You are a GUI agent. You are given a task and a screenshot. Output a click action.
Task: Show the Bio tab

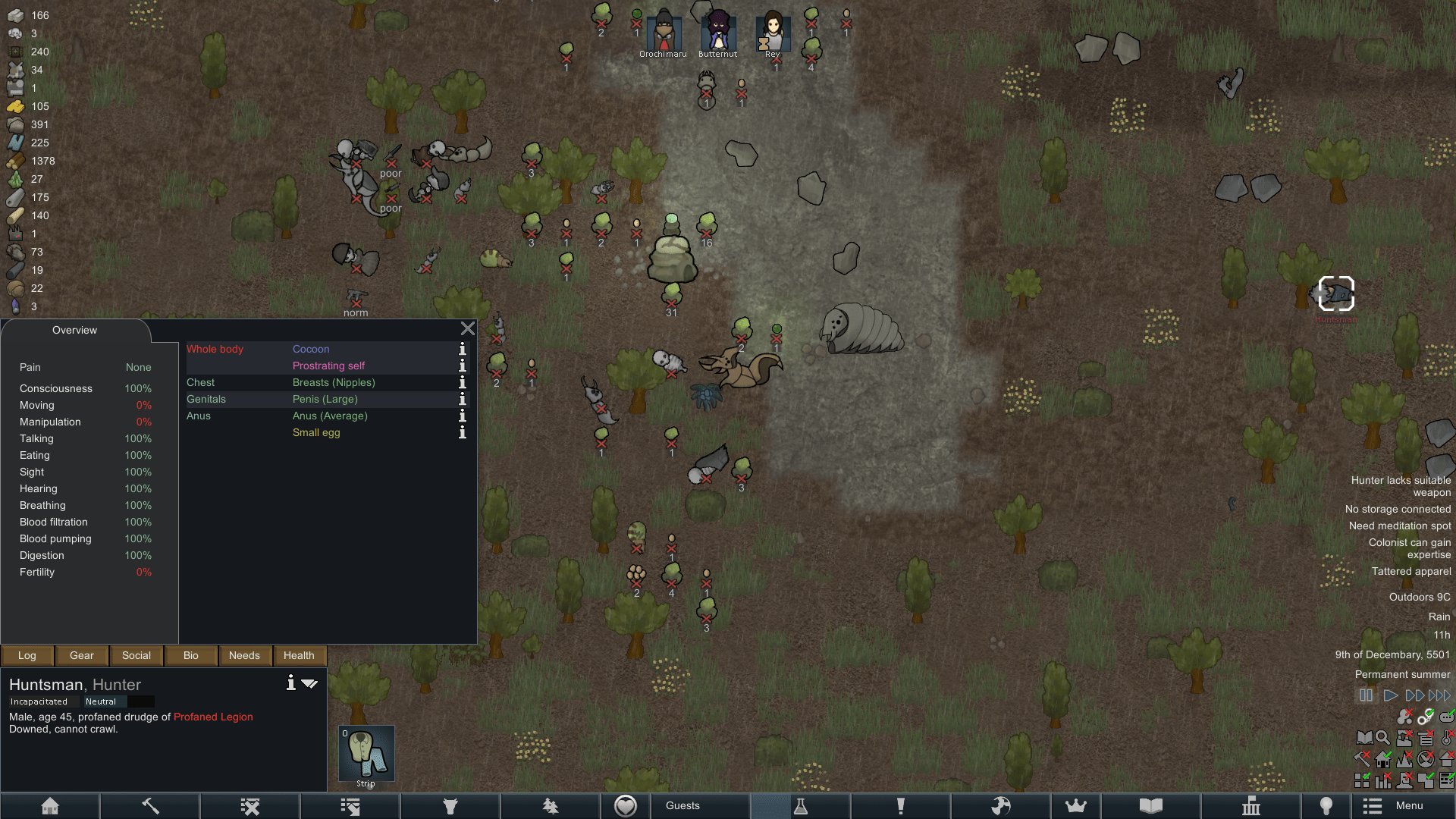coord(191,655)
